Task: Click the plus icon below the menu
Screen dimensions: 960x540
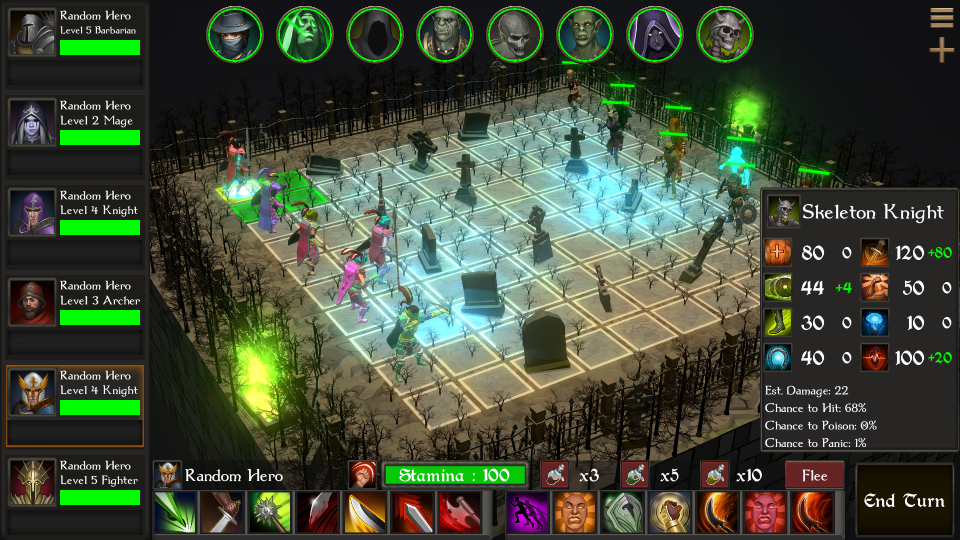Action: 941,50
